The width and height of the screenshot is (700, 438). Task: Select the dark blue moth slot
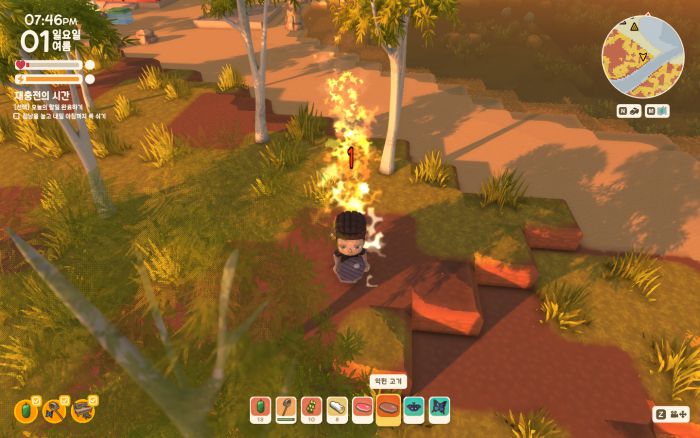coord(414,408)
